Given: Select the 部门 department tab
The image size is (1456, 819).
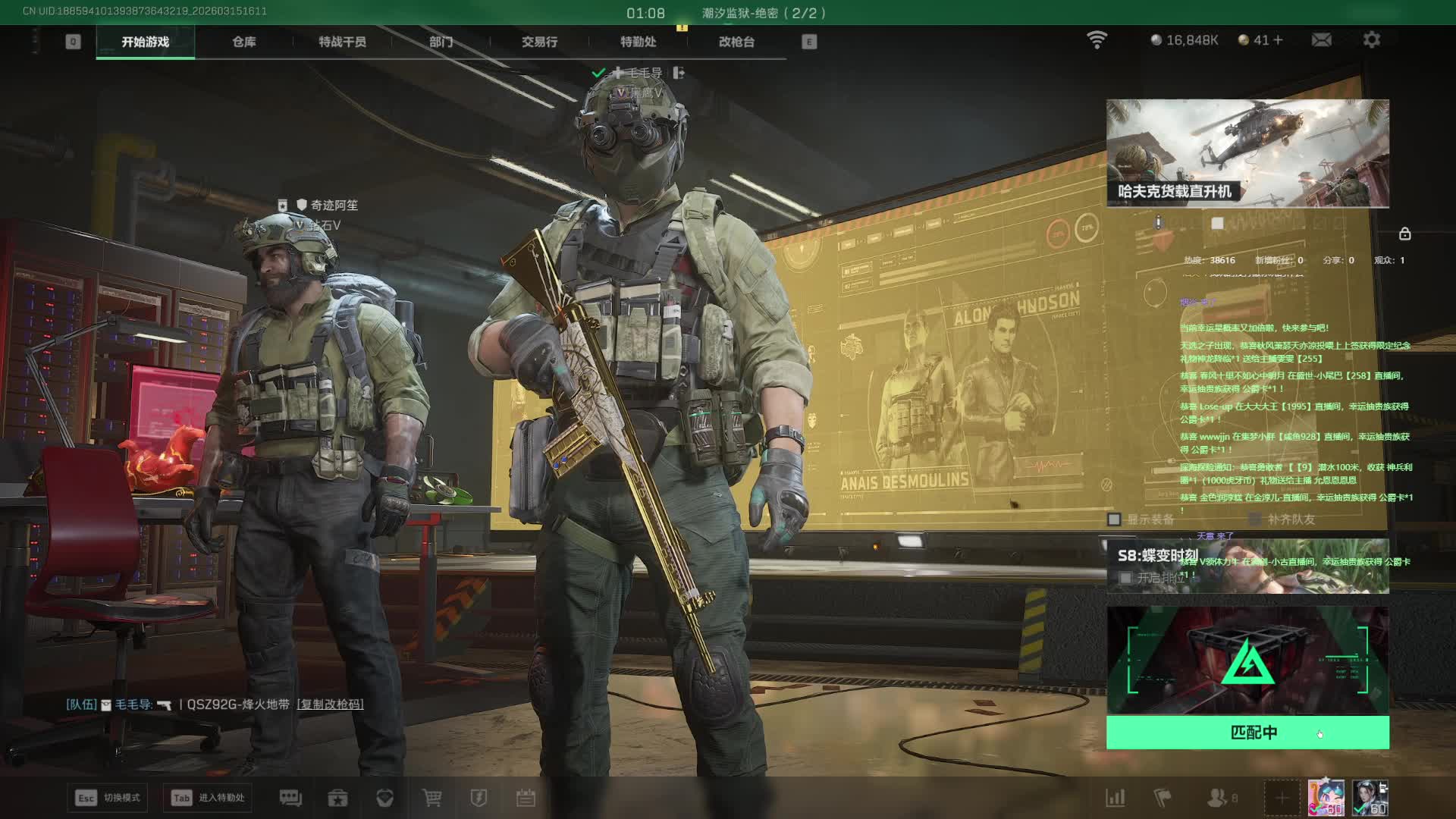Looking at the screenshot, I should pos(441,42).
